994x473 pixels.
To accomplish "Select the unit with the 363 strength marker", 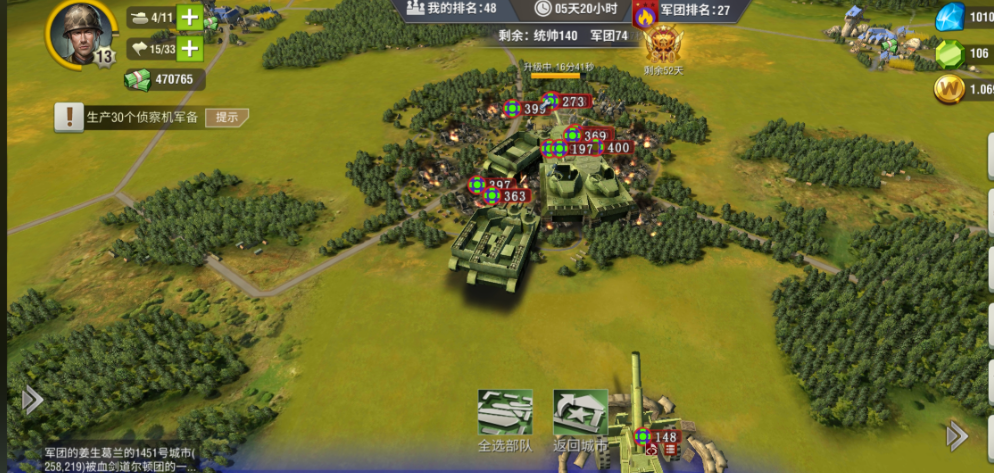I will pyautogui.click(x=508, y=197).
